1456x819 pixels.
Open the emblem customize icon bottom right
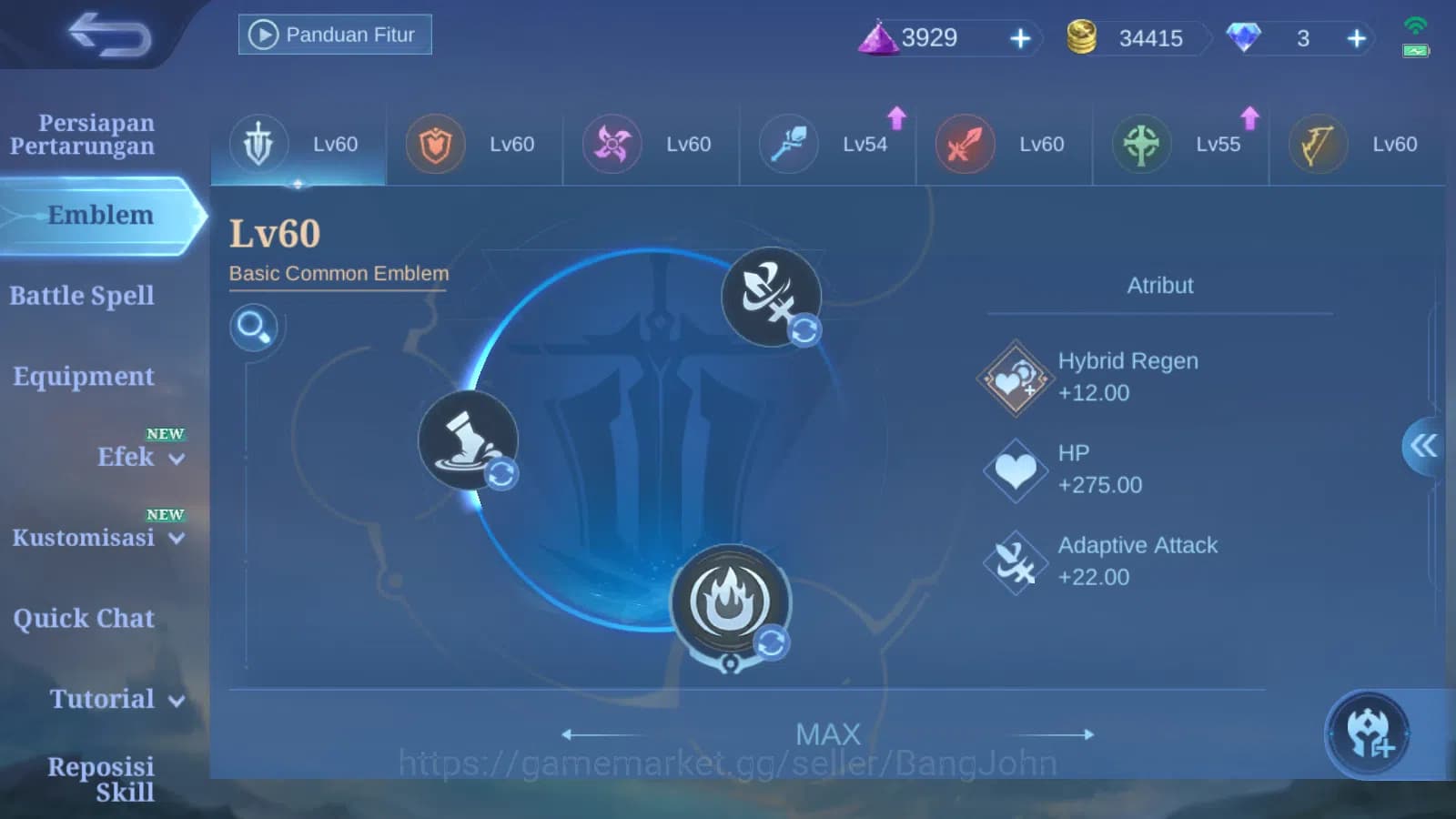click(x=1368, y=733)
